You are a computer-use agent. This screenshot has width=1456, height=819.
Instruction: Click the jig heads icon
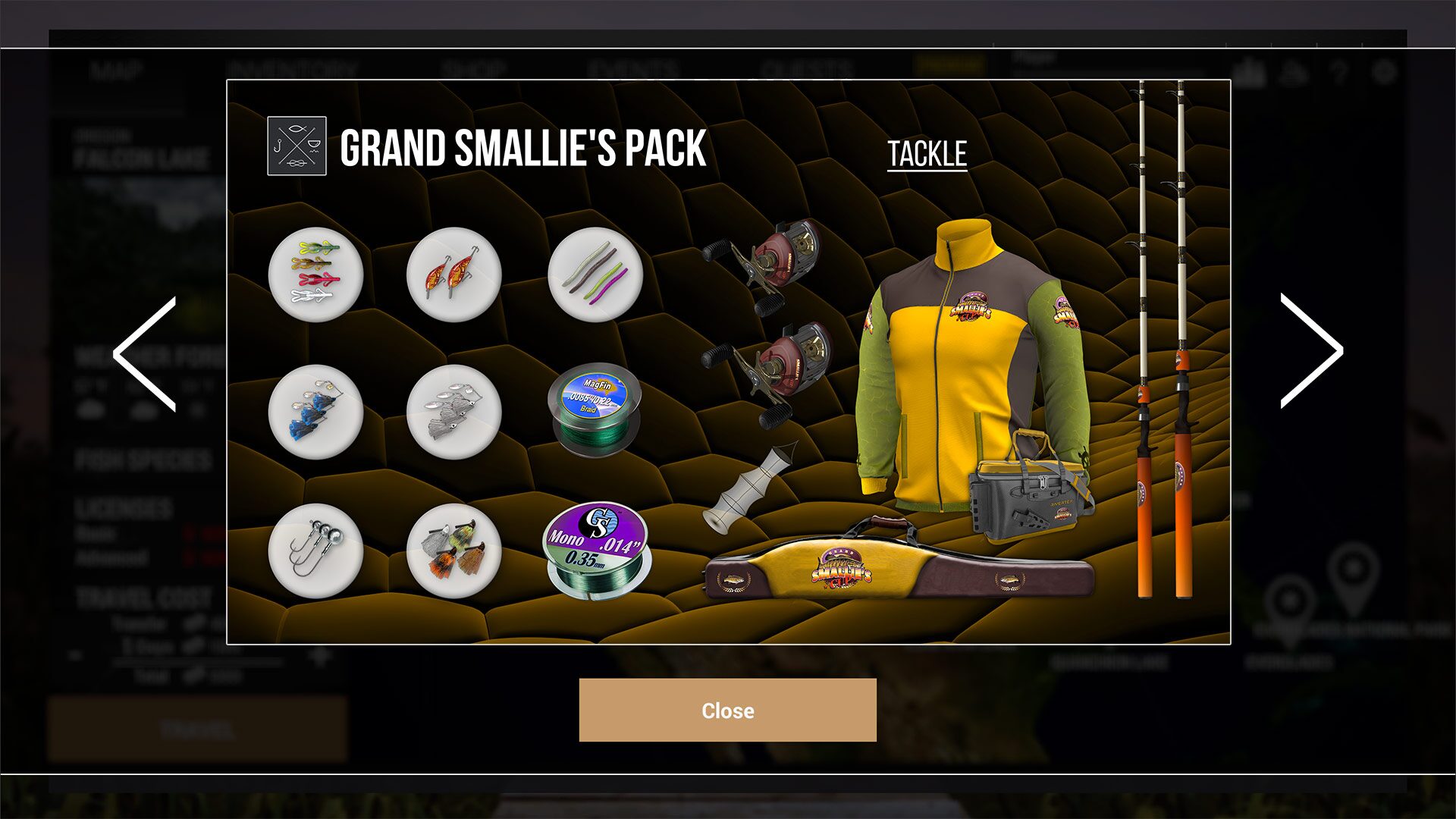pos(315,551)
